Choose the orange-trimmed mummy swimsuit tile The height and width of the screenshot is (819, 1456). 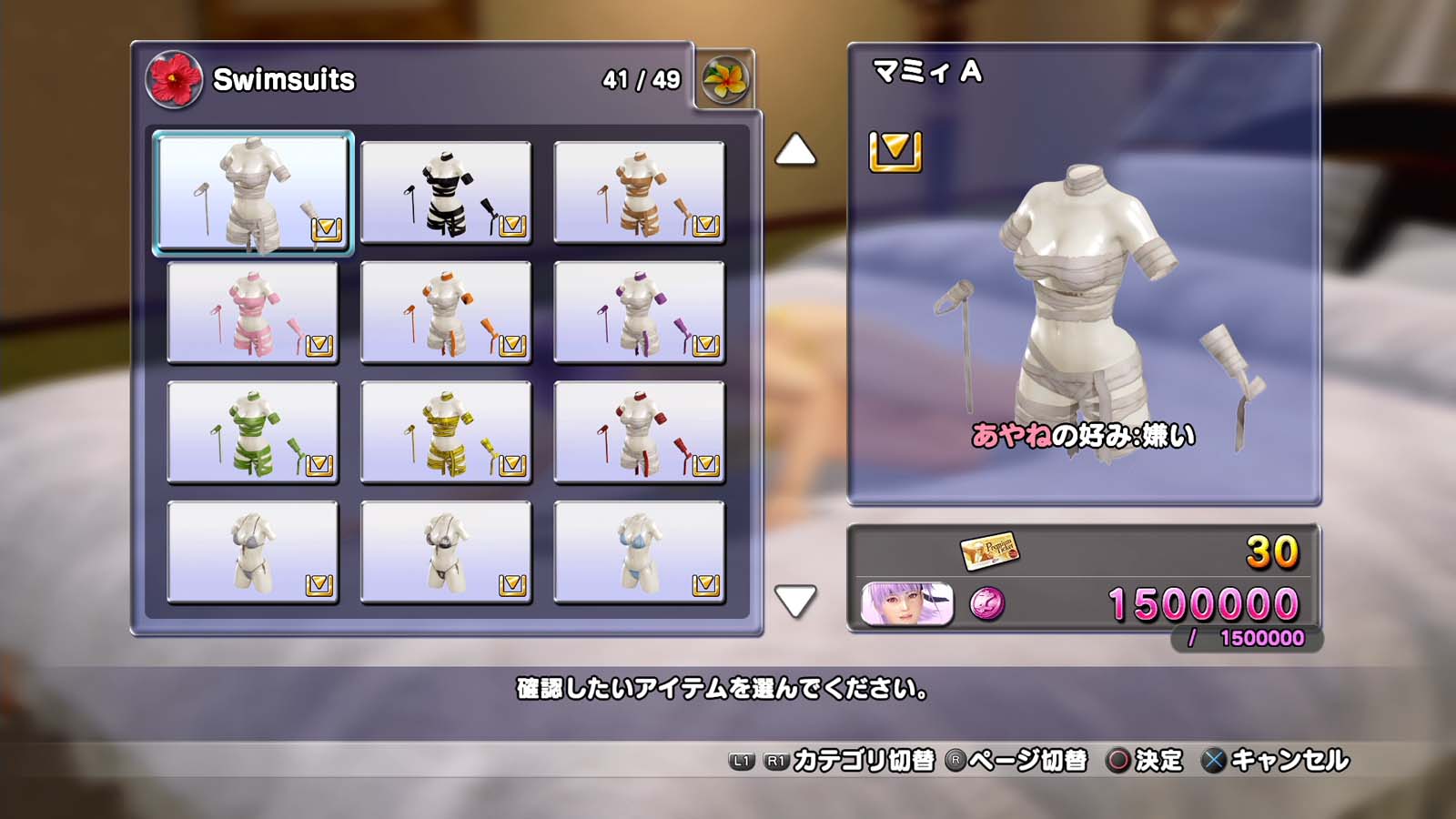(446, 313)
